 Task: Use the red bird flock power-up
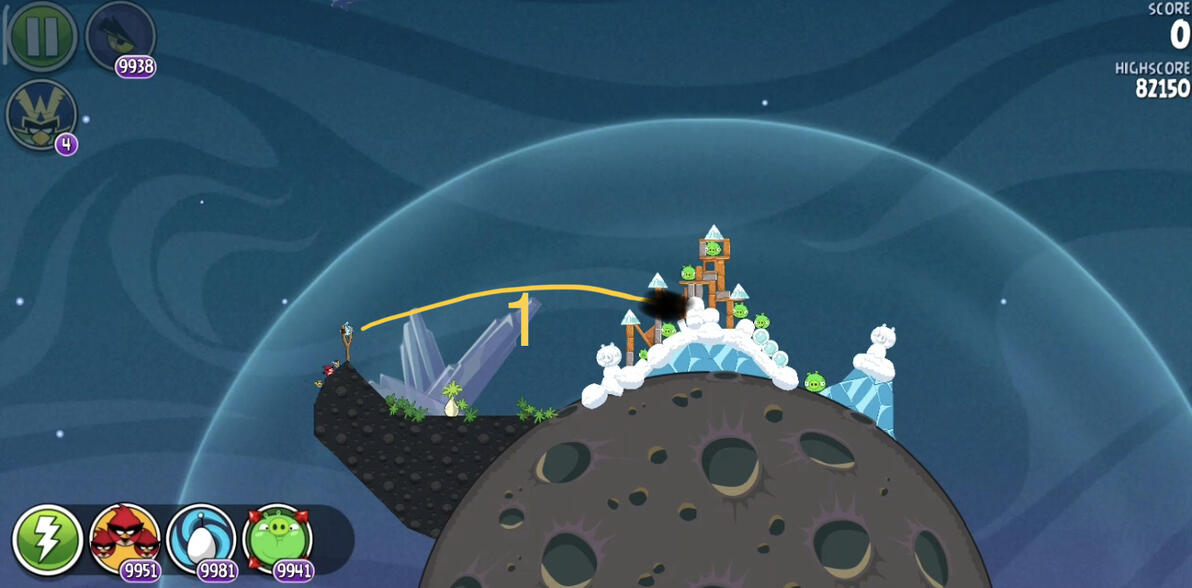click(x=124, y=540)
